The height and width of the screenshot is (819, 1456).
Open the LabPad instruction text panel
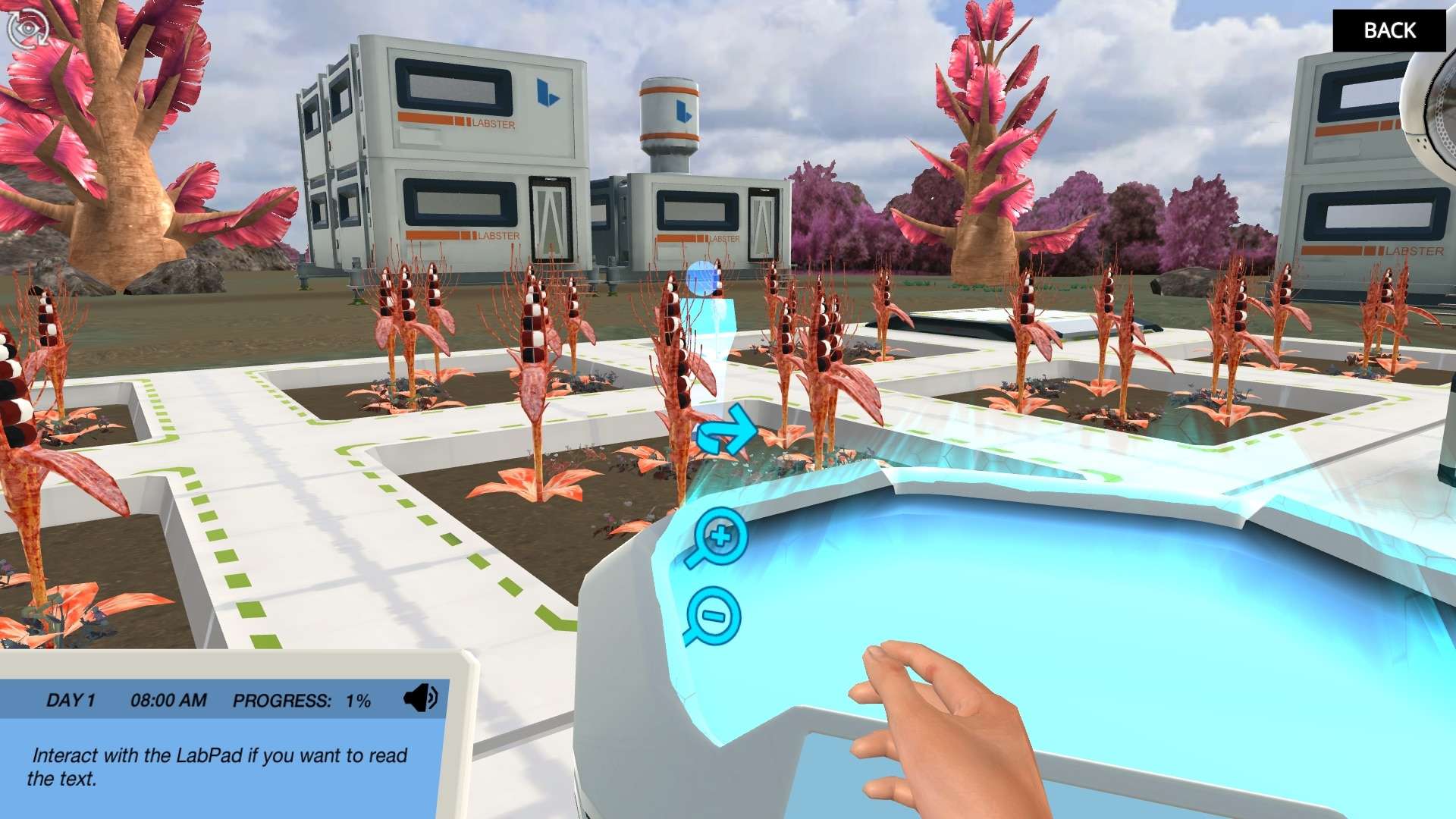[220, 766]
